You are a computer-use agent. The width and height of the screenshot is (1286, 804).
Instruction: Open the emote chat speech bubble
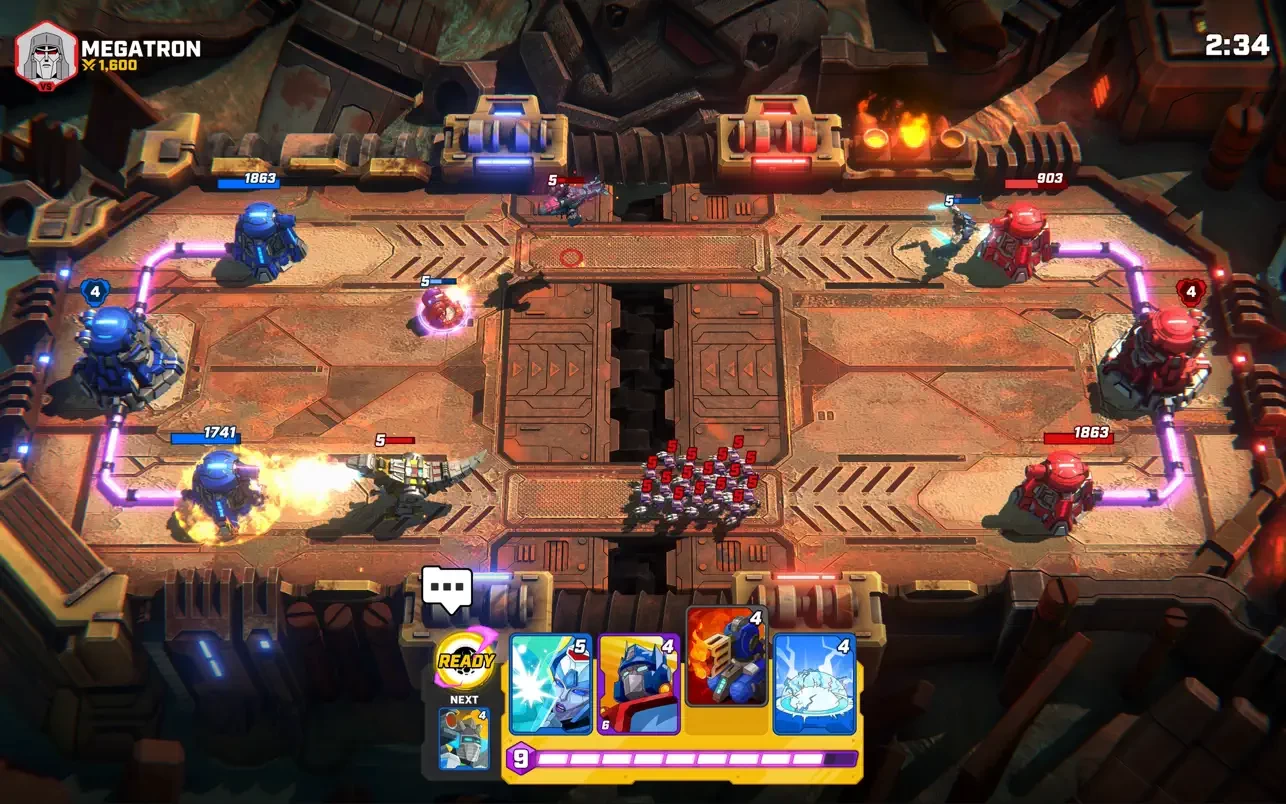click(x=446, y=588)
